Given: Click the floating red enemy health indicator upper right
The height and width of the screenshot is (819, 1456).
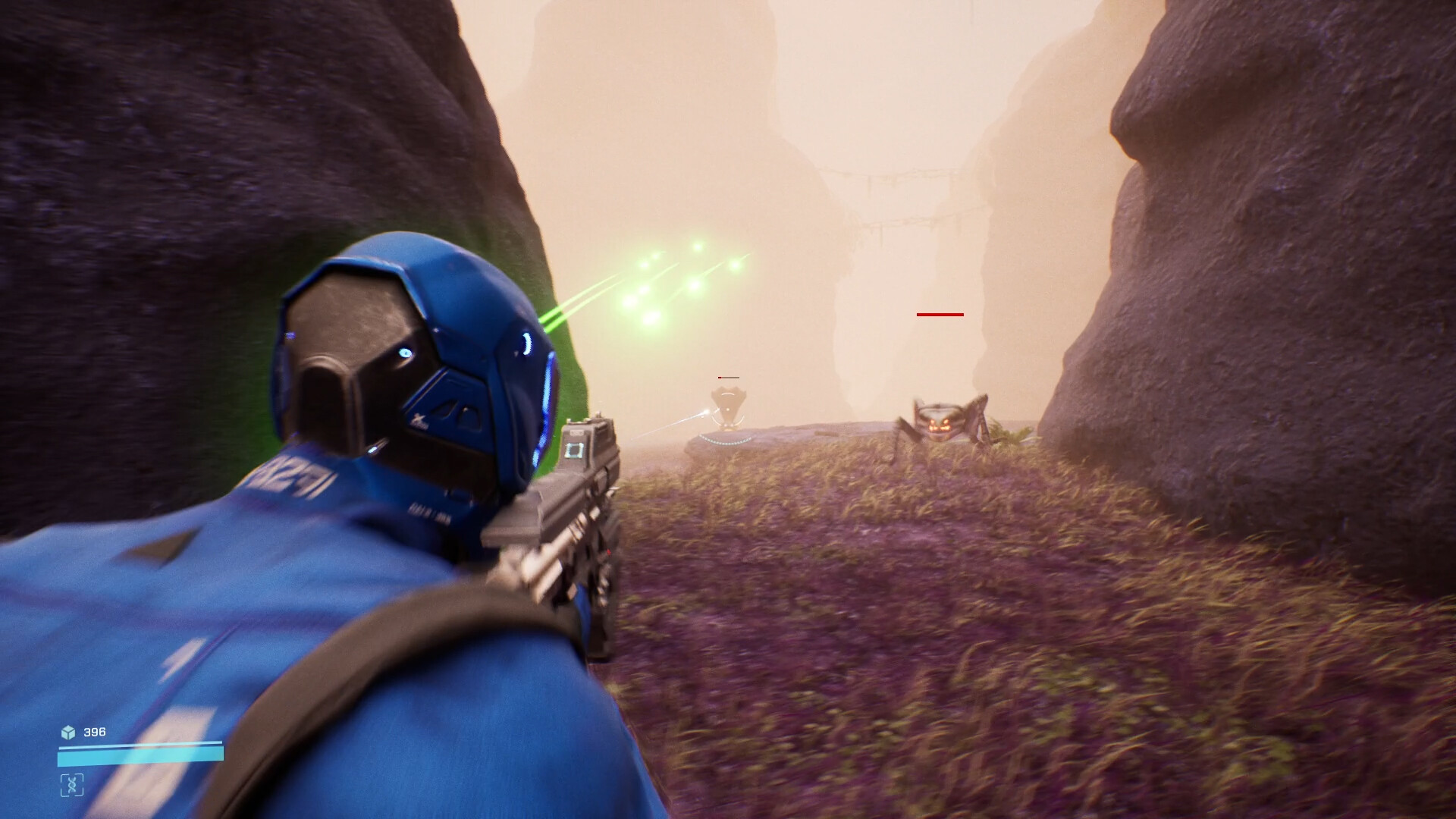Looking at the screenshot, I should [940, 313].
